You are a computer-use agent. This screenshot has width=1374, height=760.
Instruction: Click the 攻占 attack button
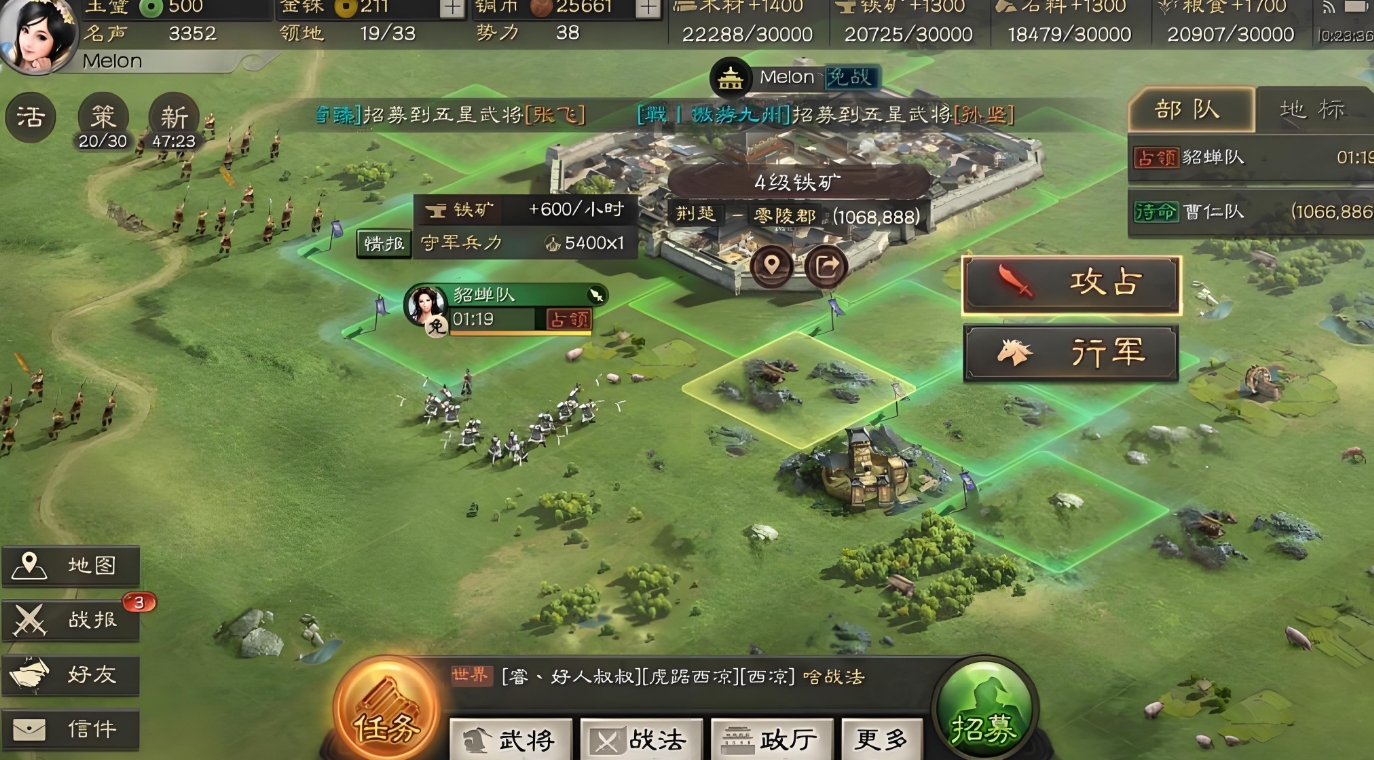[x=1071, y=285]
